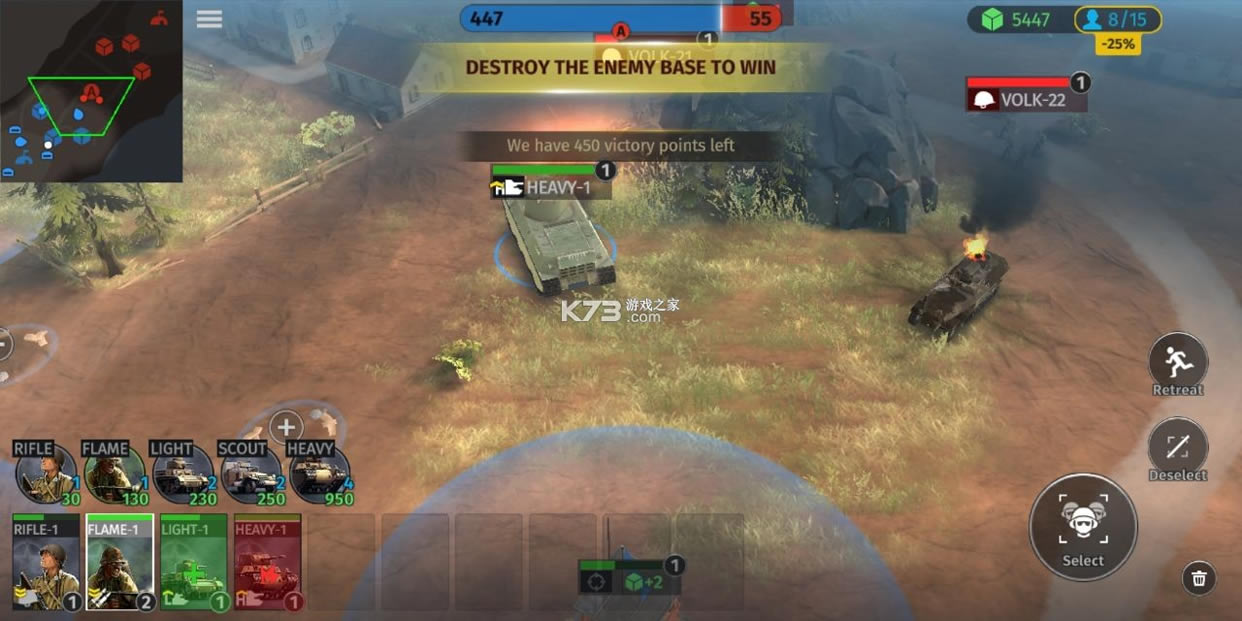Choose the HEAVY-1 tank card
1242x621 pixels.
[267, 562]
